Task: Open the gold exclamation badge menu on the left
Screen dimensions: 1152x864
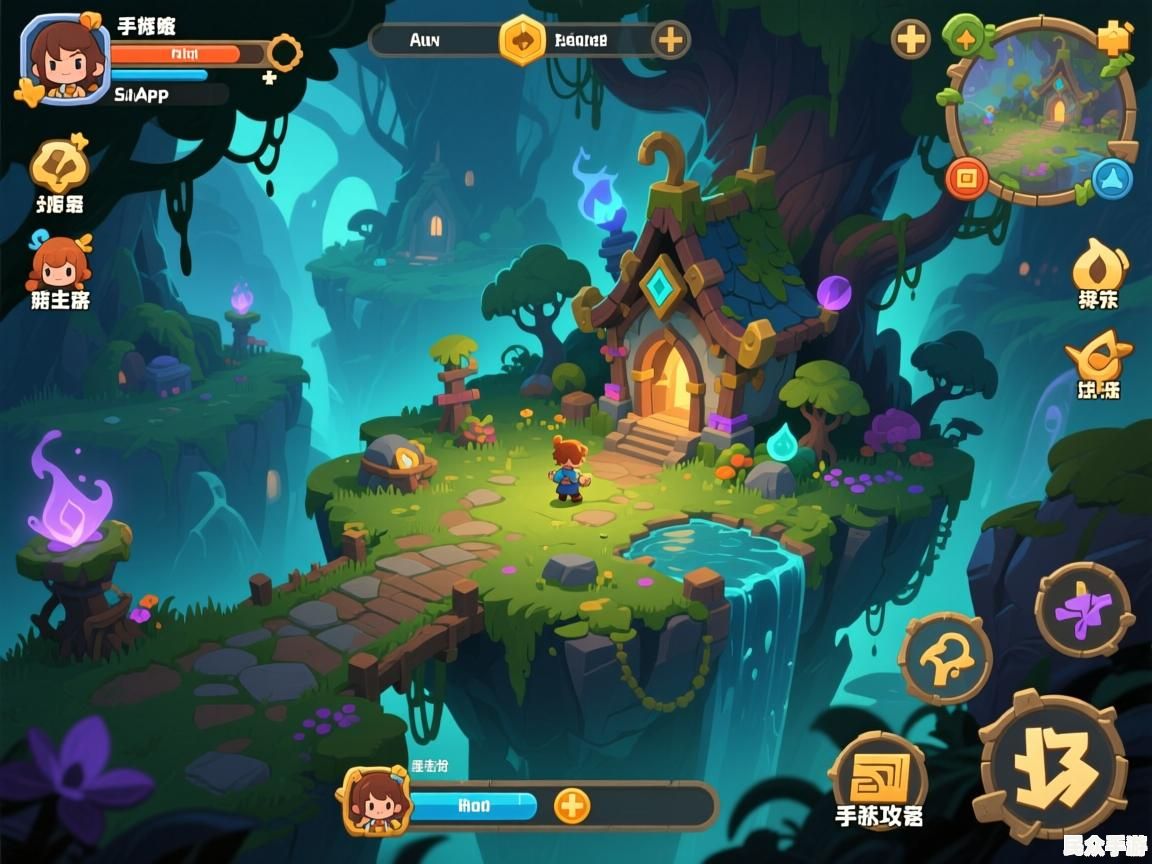Action: pos(58,168)
